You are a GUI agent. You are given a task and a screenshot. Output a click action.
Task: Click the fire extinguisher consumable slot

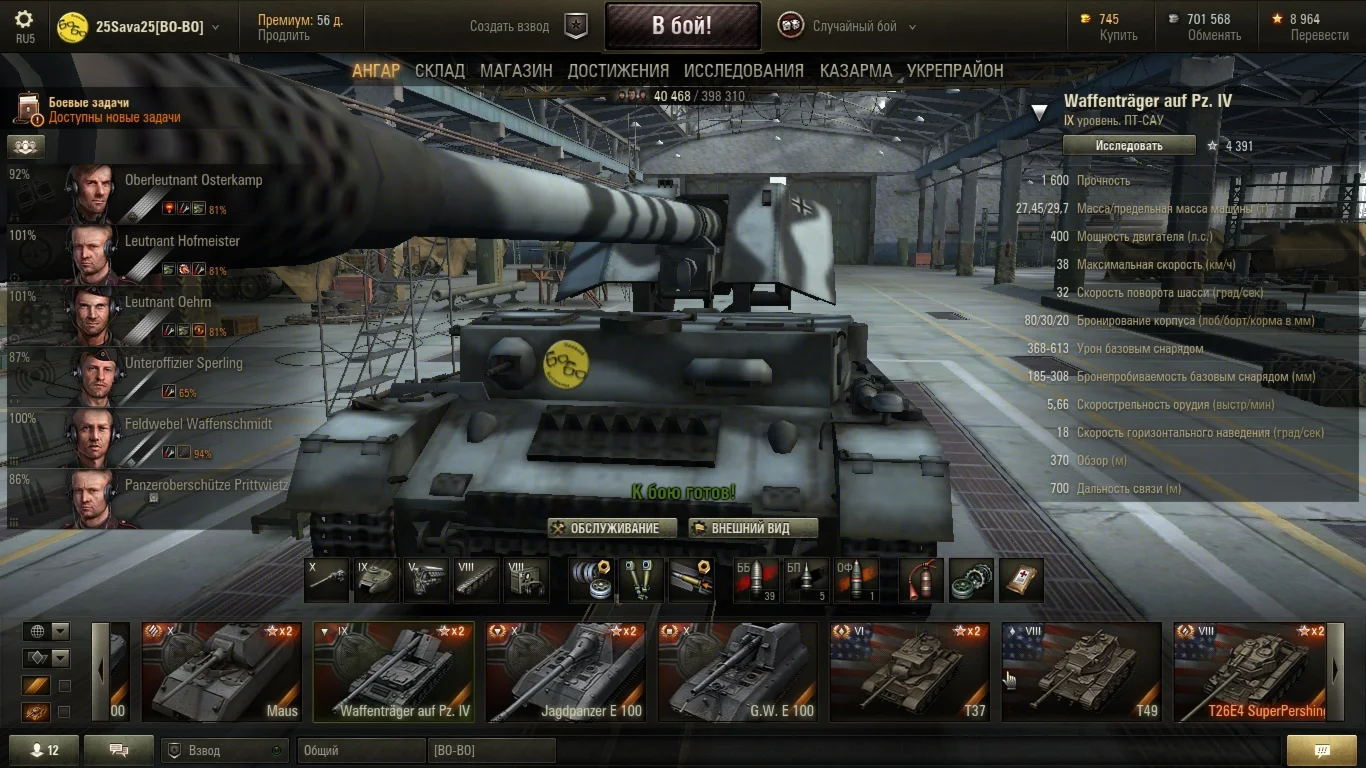921,580
